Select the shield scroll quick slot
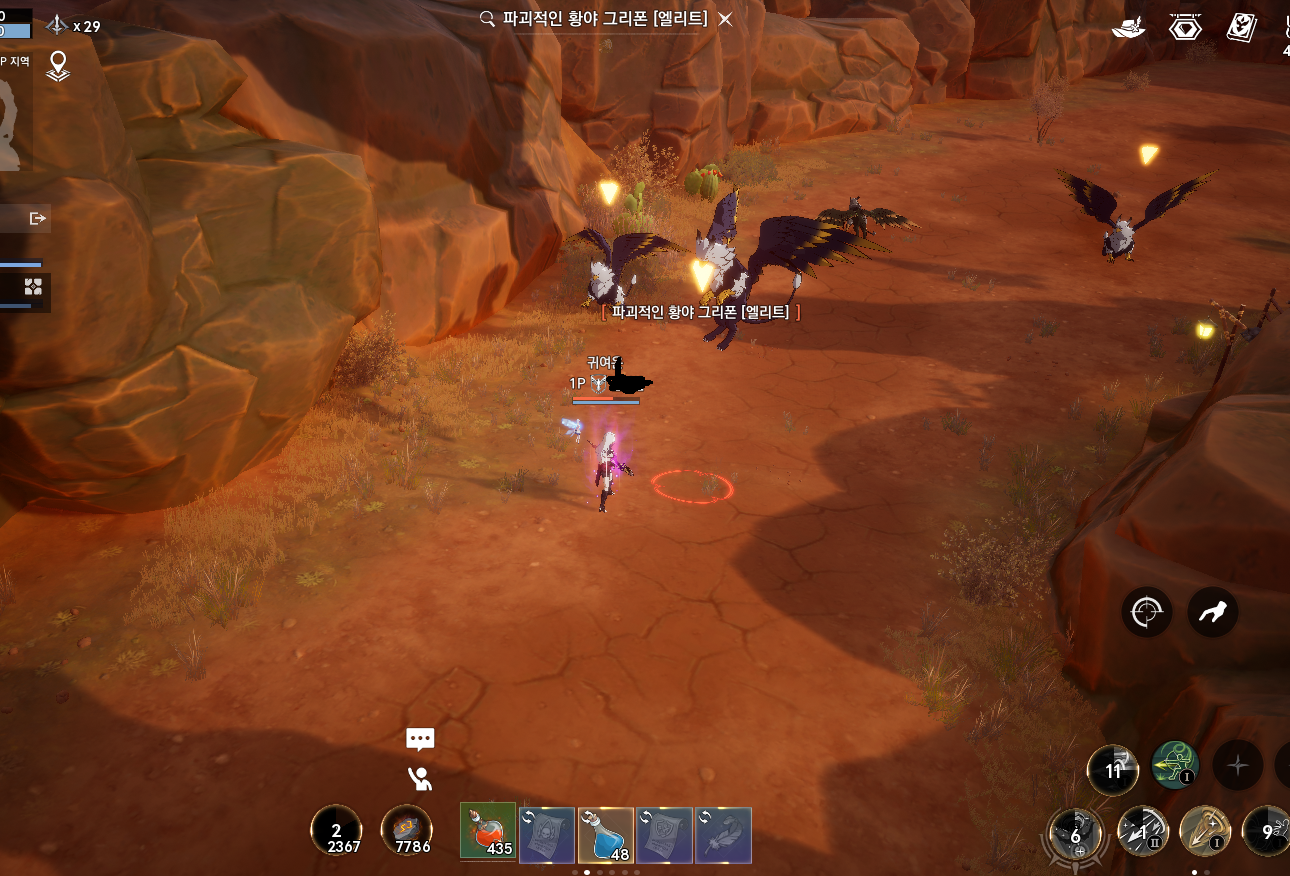This screenshot has height=876, width=1290. point(664,835)
